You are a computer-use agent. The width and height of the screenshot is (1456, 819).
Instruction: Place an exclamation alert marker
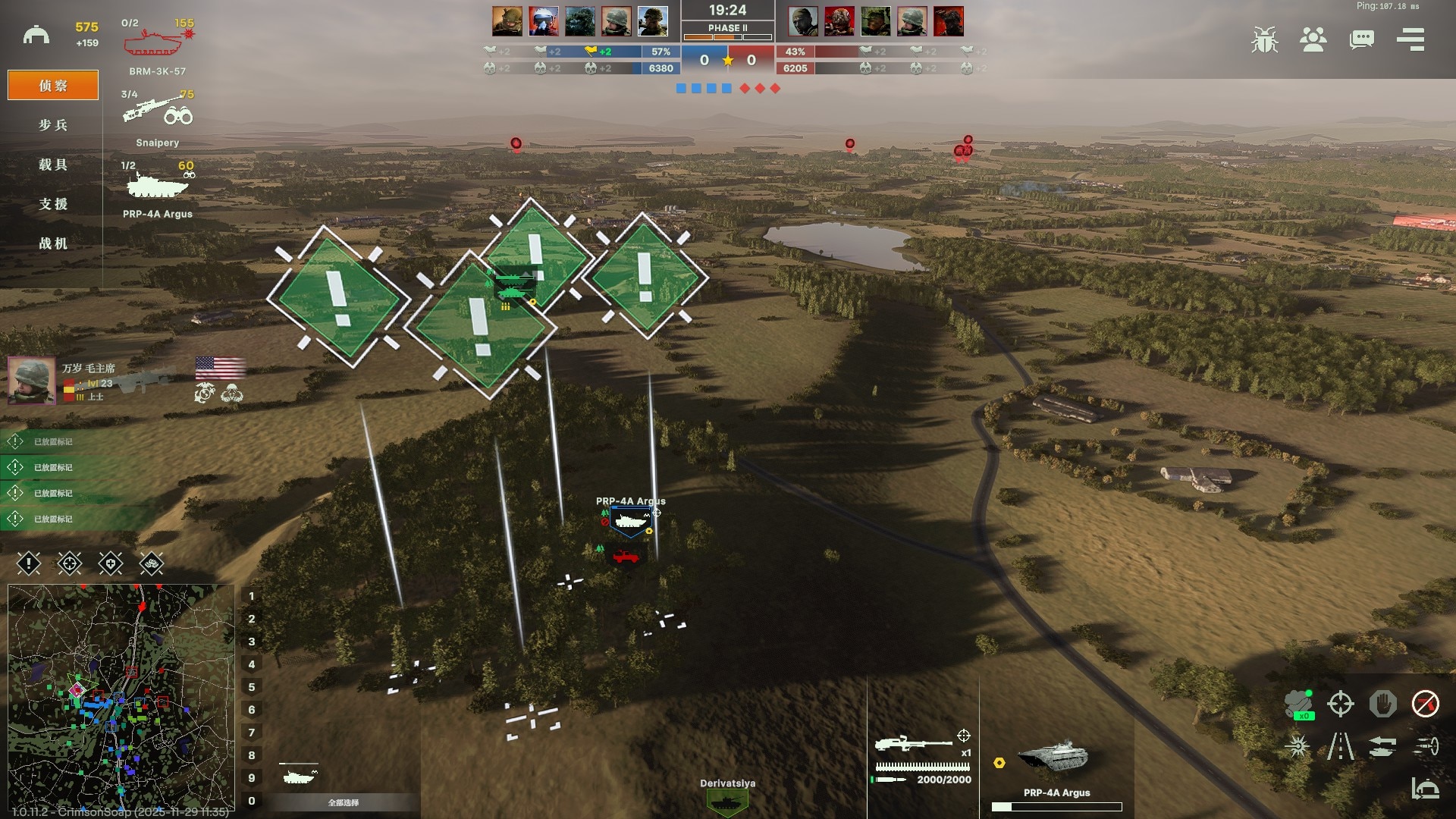point(29,563)
